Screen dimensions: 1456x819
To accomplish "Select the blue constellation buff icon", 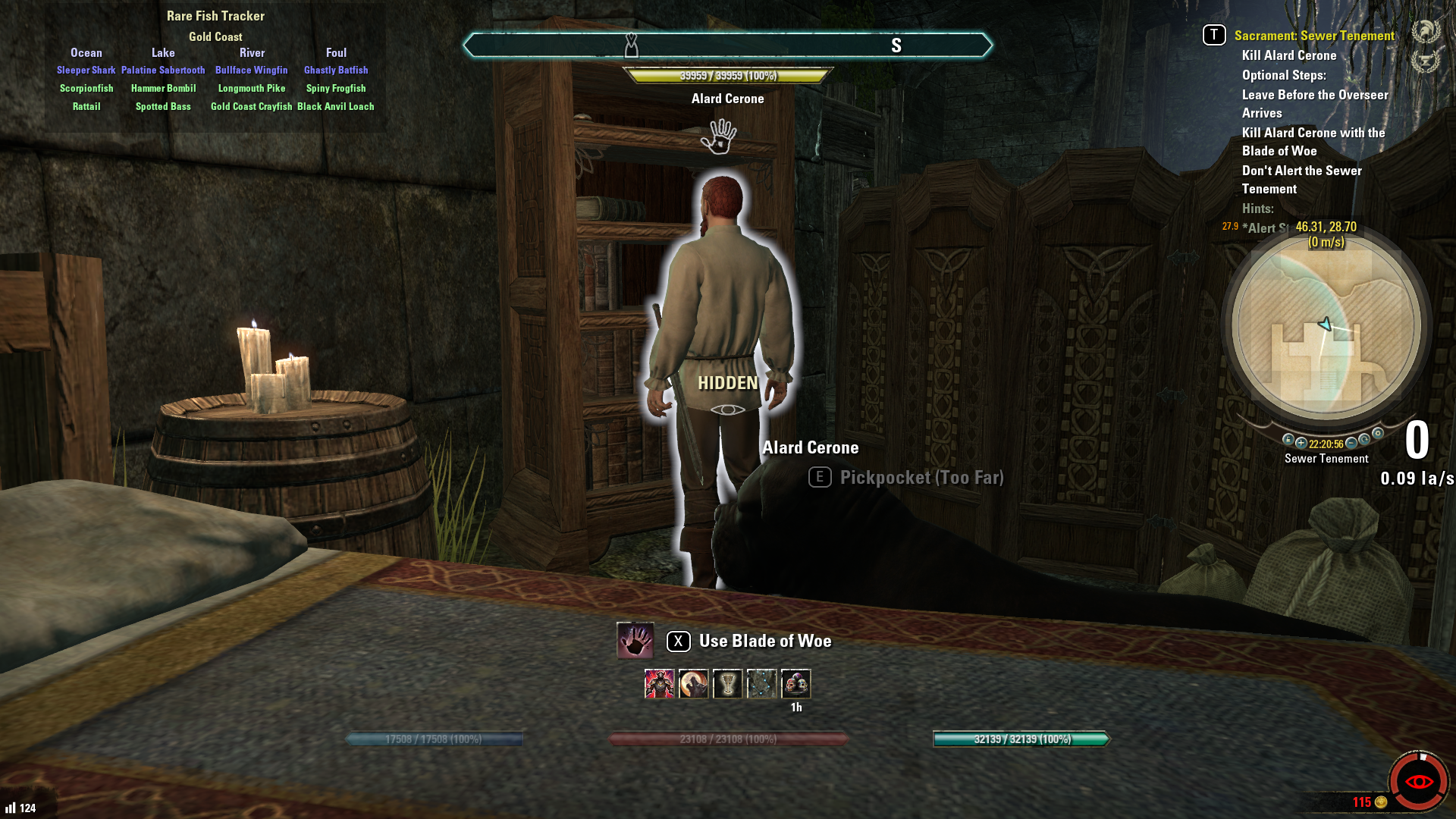I will pyautogui.click(x=761, y=684).
